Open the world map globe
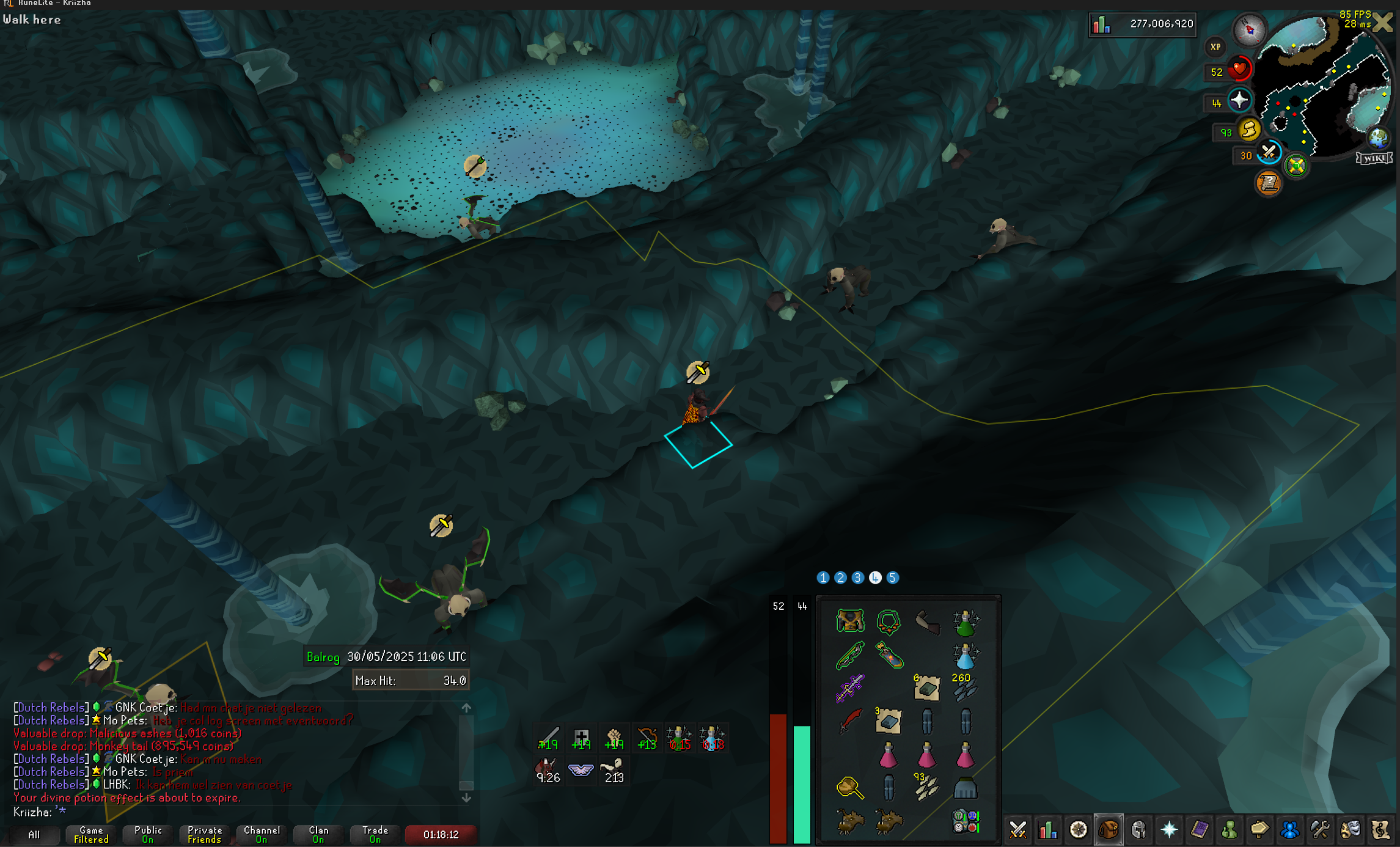The image size is (1400, 847). click(1379, 138)
